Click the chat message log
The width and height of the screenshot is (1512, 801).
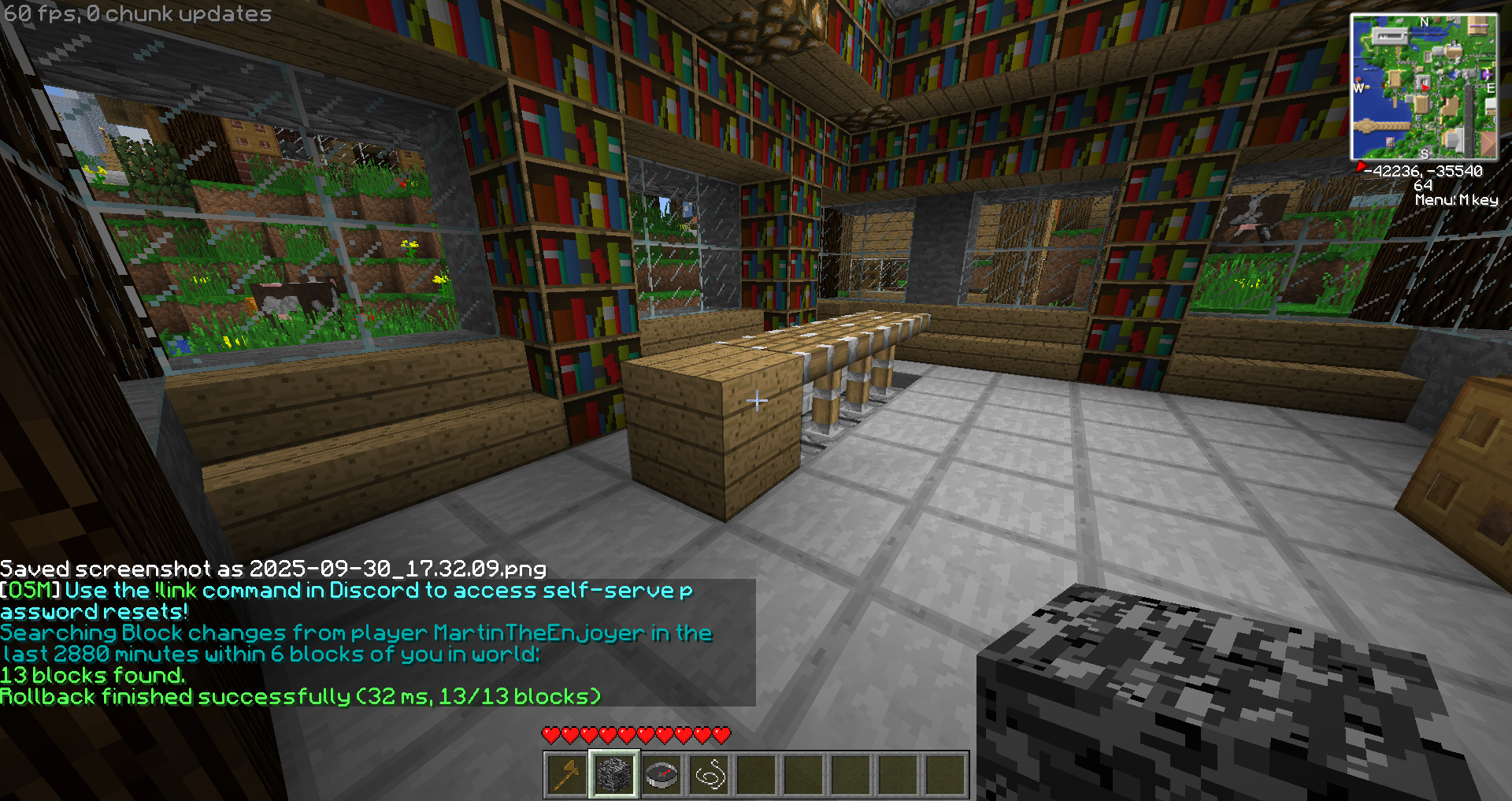pyautogui.click(x=376, y=642)
